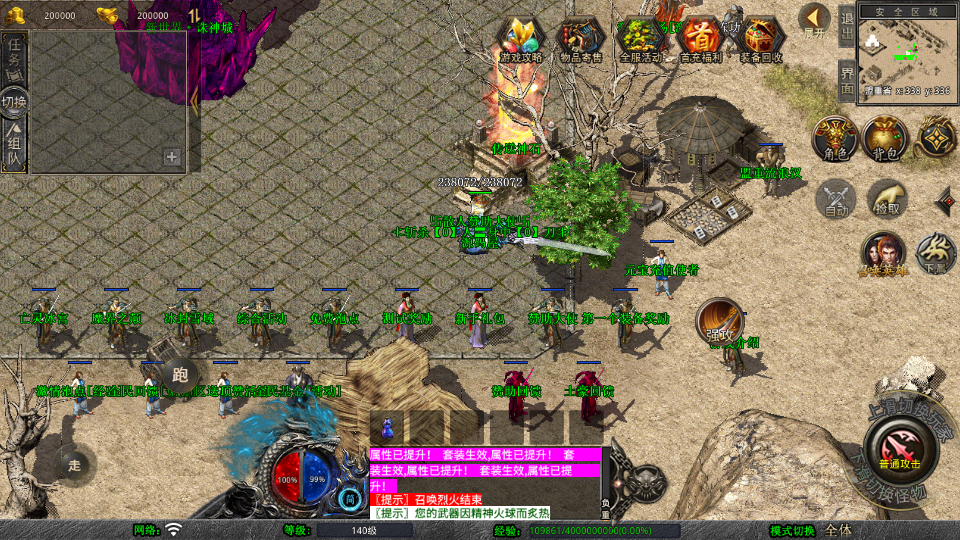
Task: Toggle 自动 auto-combat
Action: pos(836,198)
